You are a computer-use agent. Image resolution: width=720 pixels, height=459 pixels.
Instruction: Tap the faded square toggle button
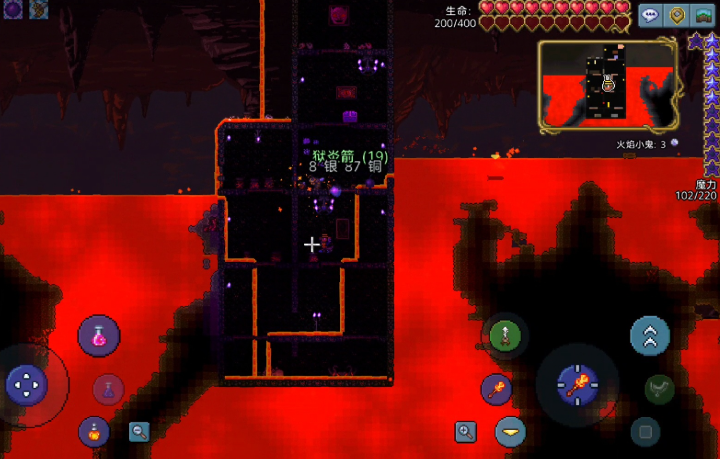[x=646, y=431]
